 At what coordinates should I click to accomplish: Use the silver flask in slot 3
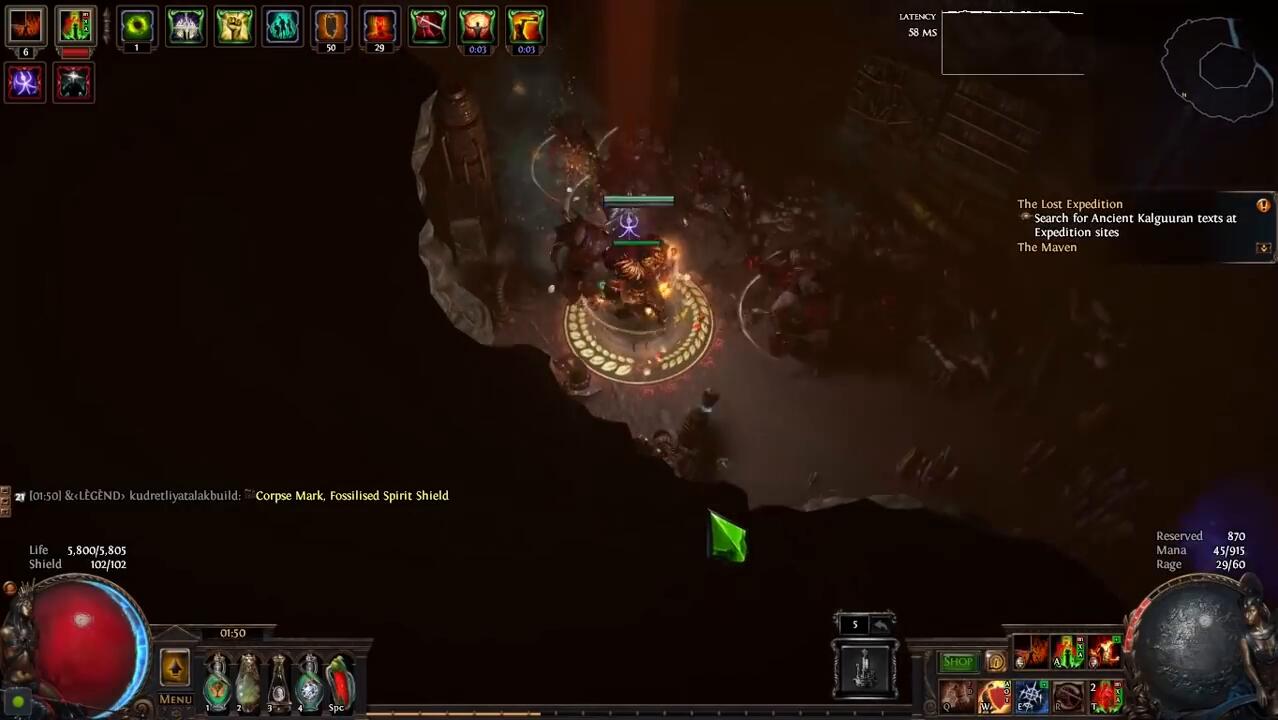tap(278, 681)
